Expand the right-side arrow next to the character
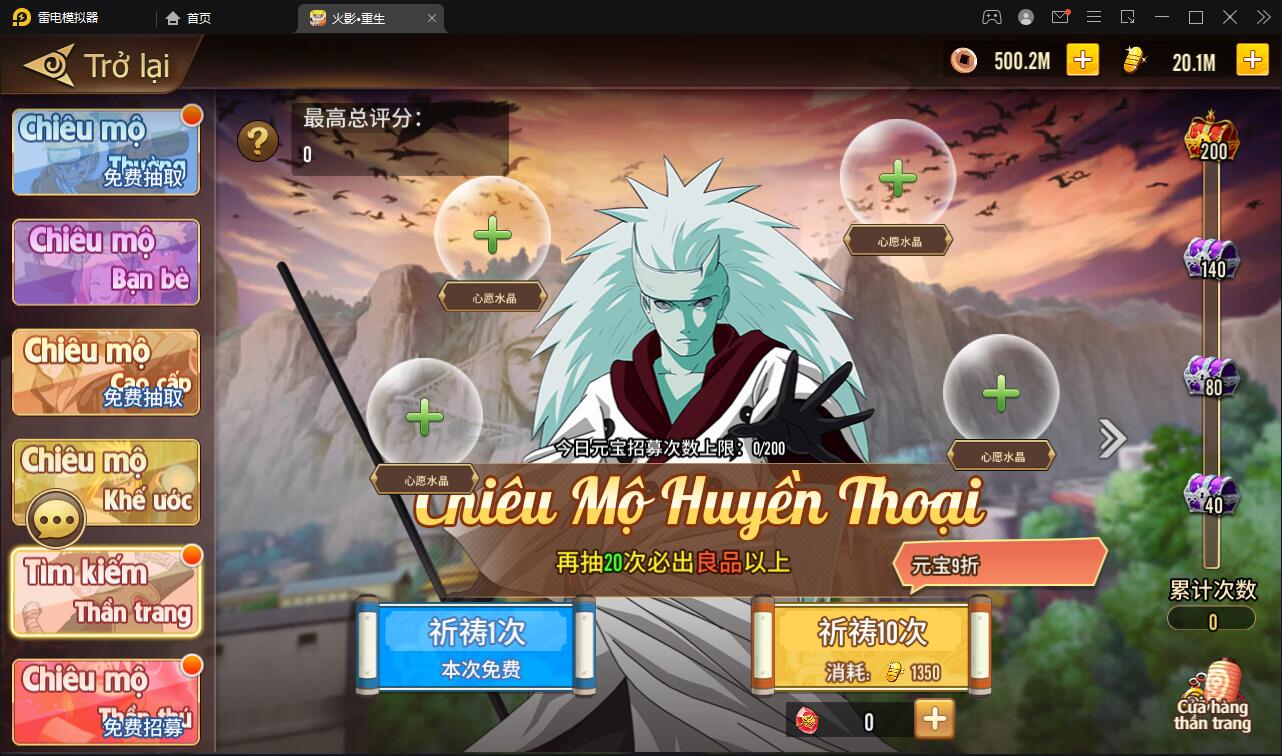1282x756 pixels. (x=1110, y=438)
